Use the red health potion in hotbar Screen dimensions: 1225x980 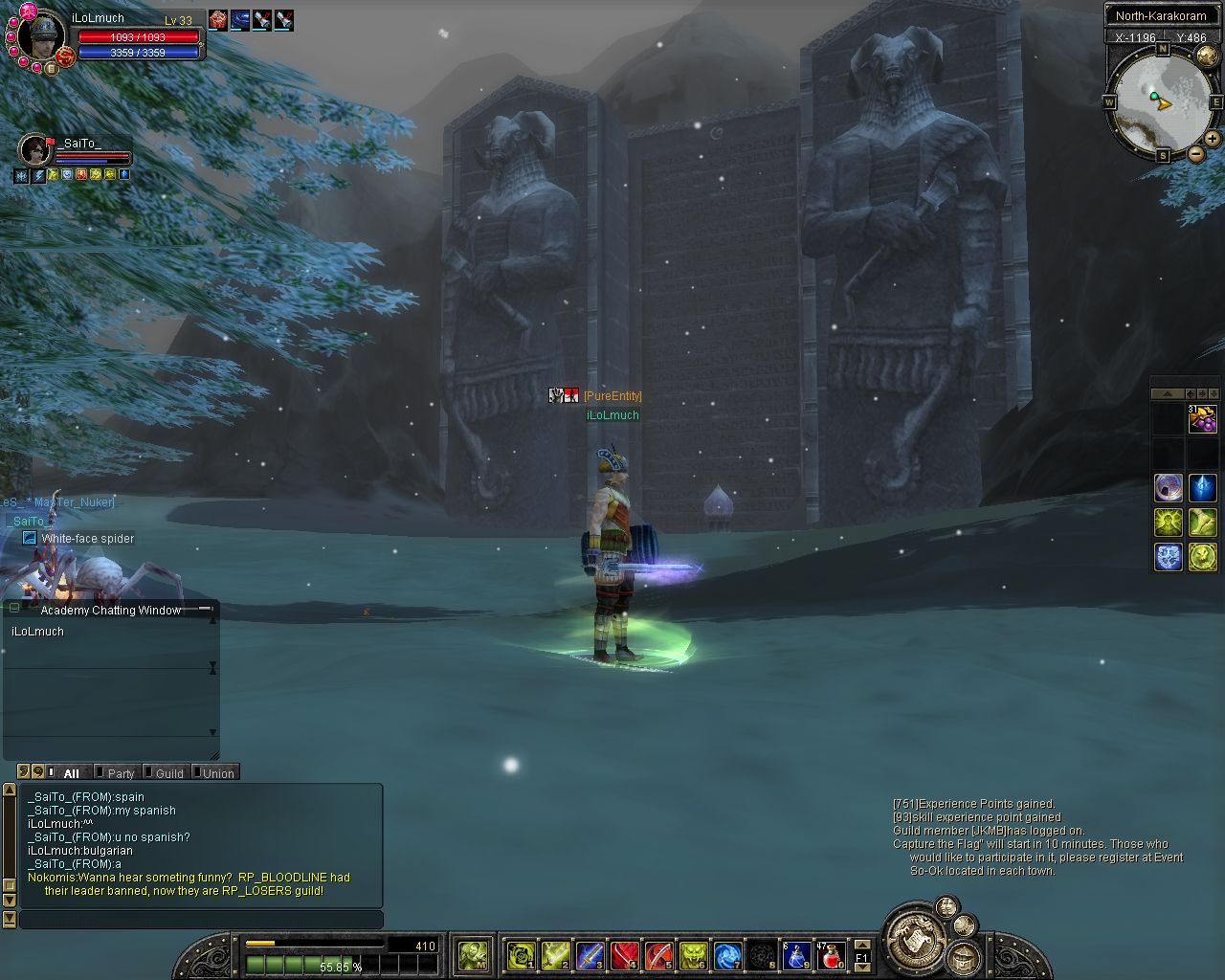click(831, 954)
